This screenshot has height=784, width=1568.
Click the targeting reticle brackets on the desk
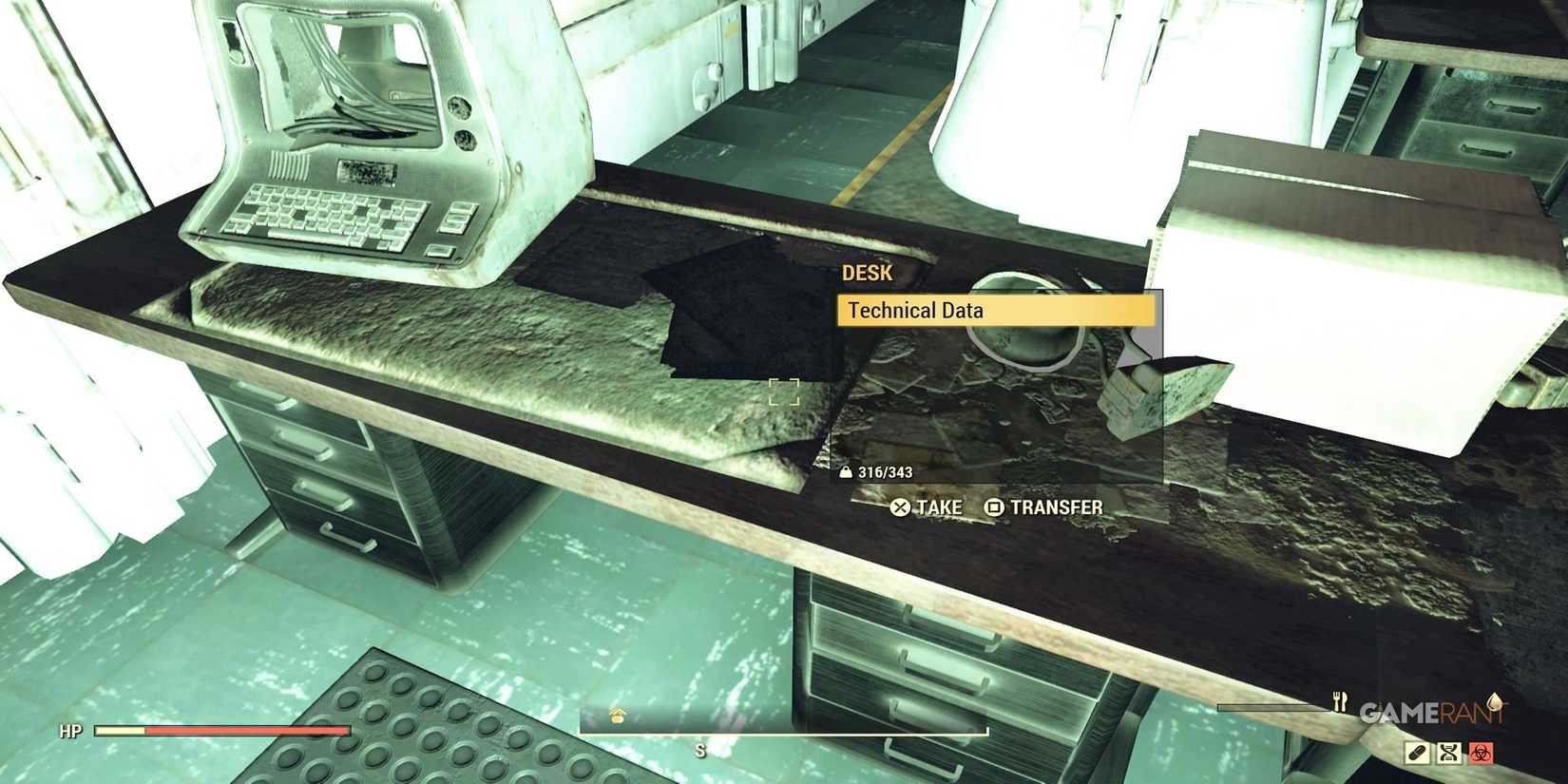(783, 392)
